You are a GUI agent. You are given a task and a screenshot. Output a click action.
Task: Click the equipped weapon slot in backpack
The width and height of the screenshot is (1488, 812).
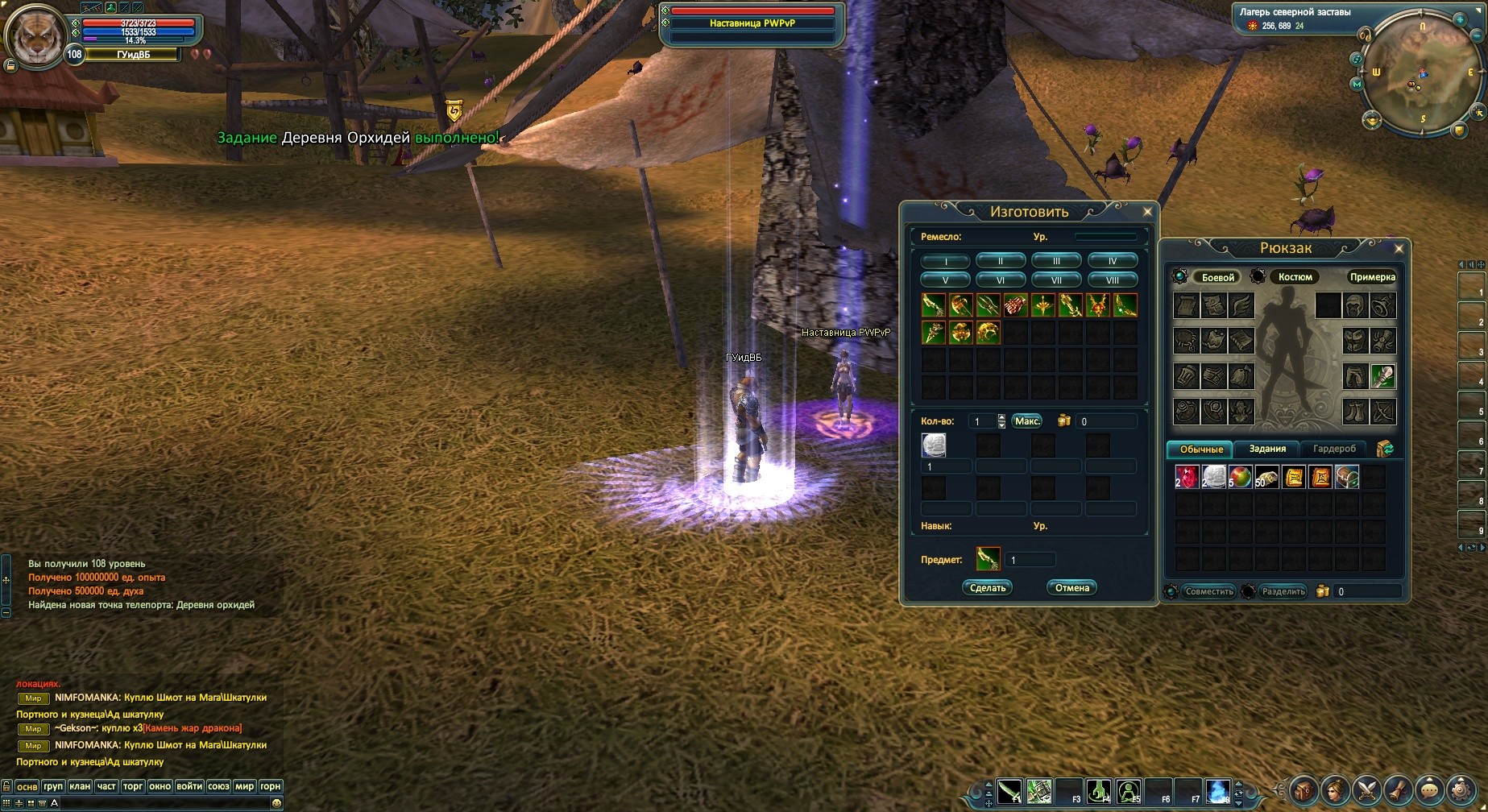pyautogui.click(x=1382, y=376)
